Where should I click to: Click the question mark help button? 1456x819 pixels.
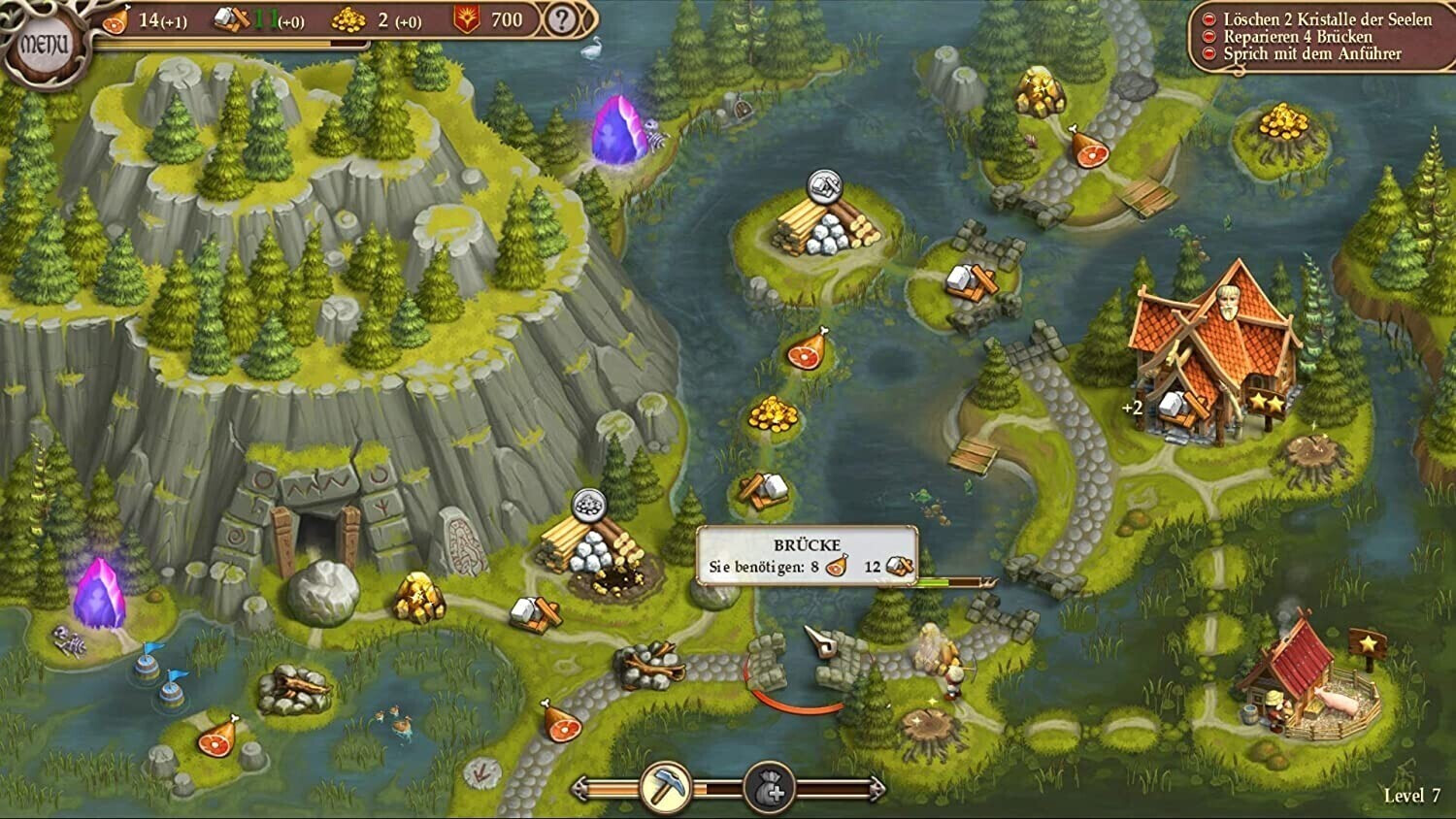click(561, 19)
